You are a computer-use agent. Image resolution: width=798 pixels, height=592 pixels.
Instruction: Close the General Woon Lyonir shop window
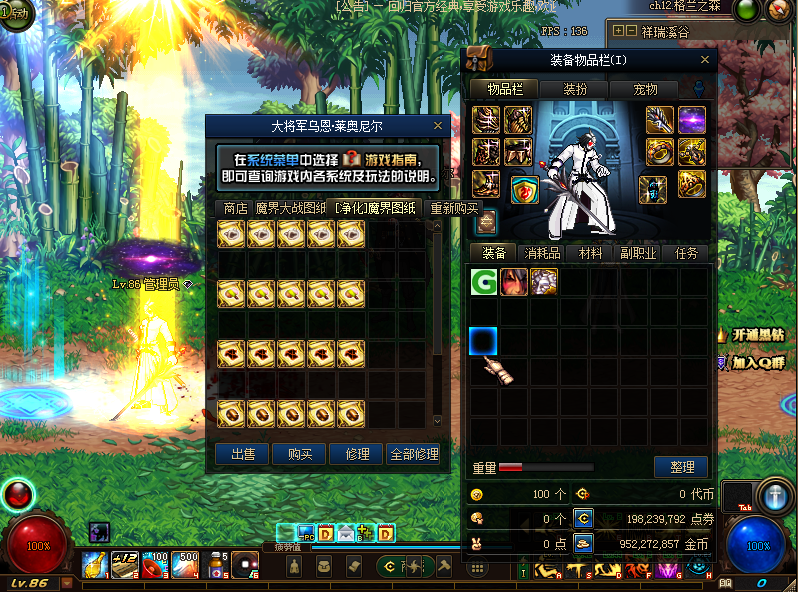click(x=437, y=126)
